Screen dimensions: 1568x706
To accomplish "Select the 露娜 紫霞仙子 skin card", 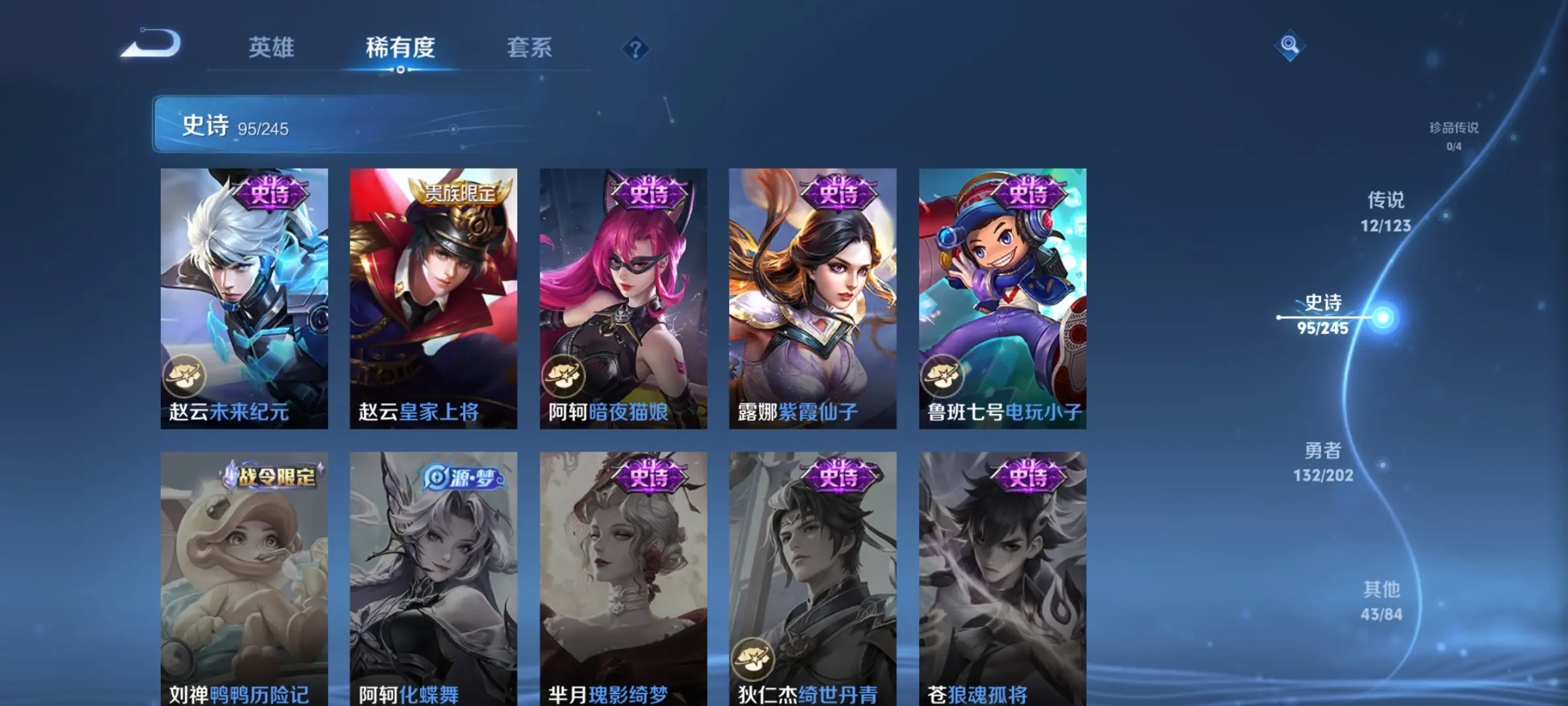I will pos(813,298).
